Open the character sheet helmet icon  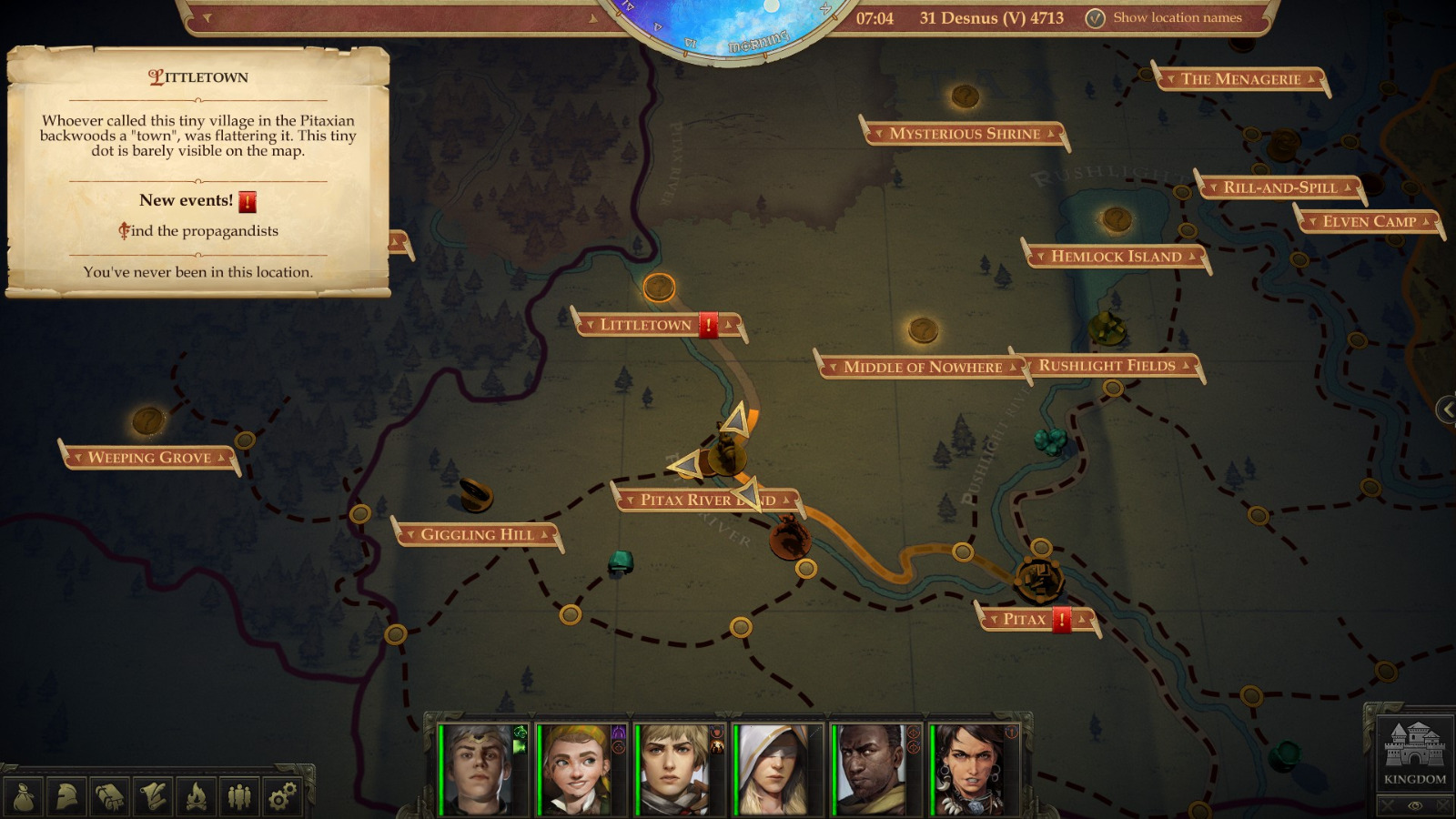coord(66,796)
